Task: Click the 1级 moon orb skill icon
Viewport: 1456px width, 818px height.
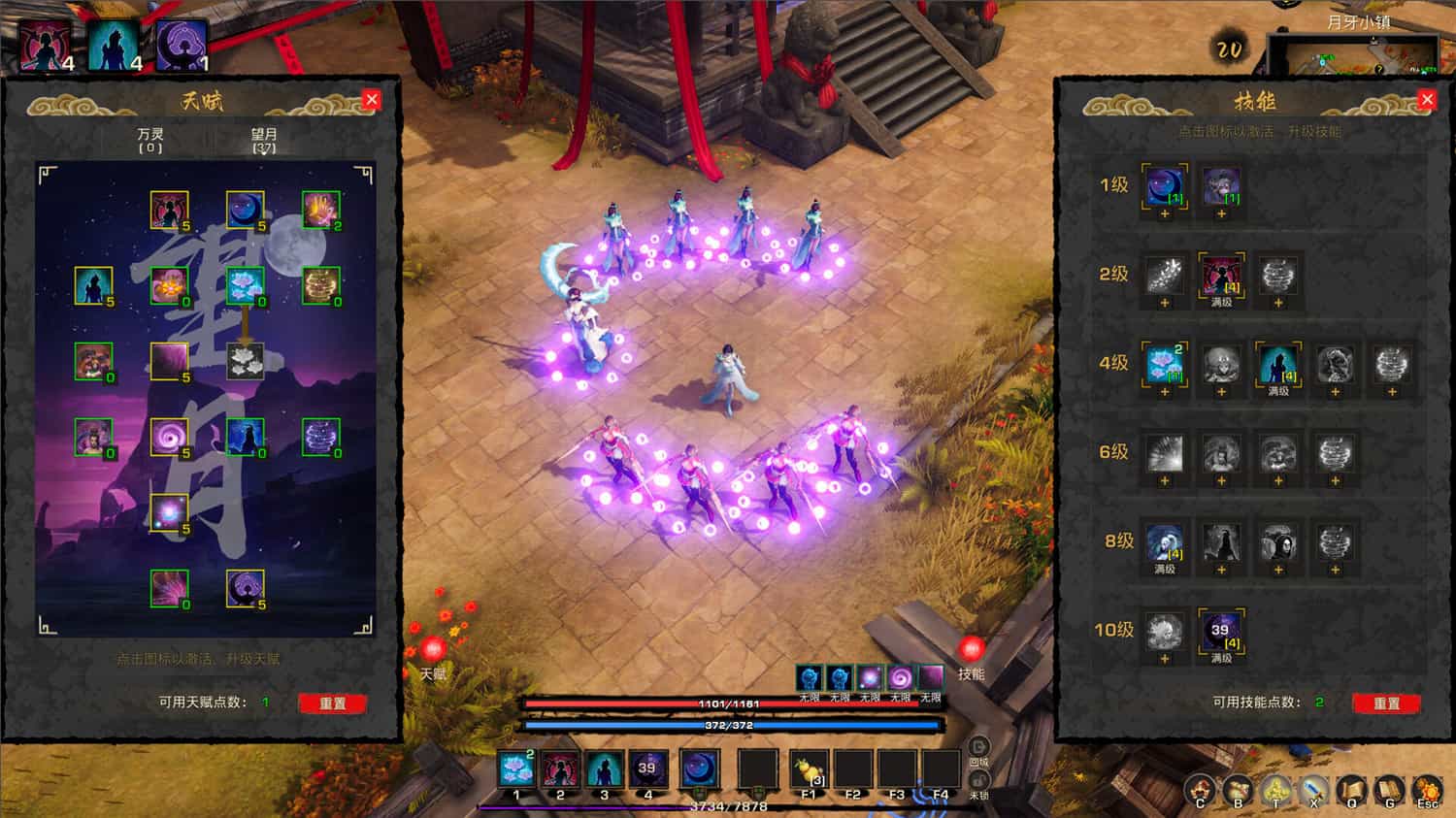Action: pyautogui.click(x=1164, y=186)
